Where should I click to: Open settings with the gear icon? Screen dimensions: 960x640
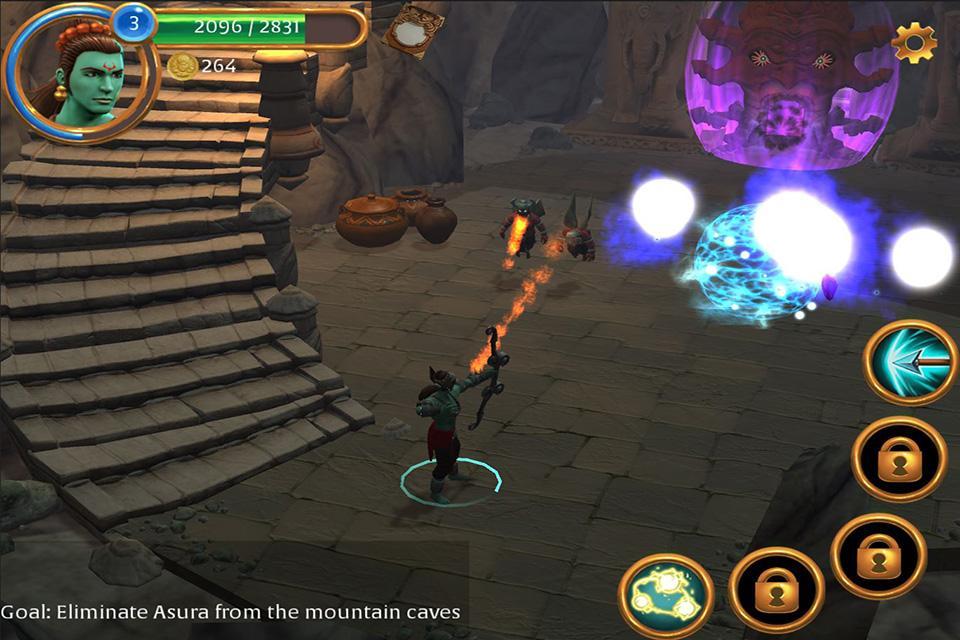coord(914,42)
